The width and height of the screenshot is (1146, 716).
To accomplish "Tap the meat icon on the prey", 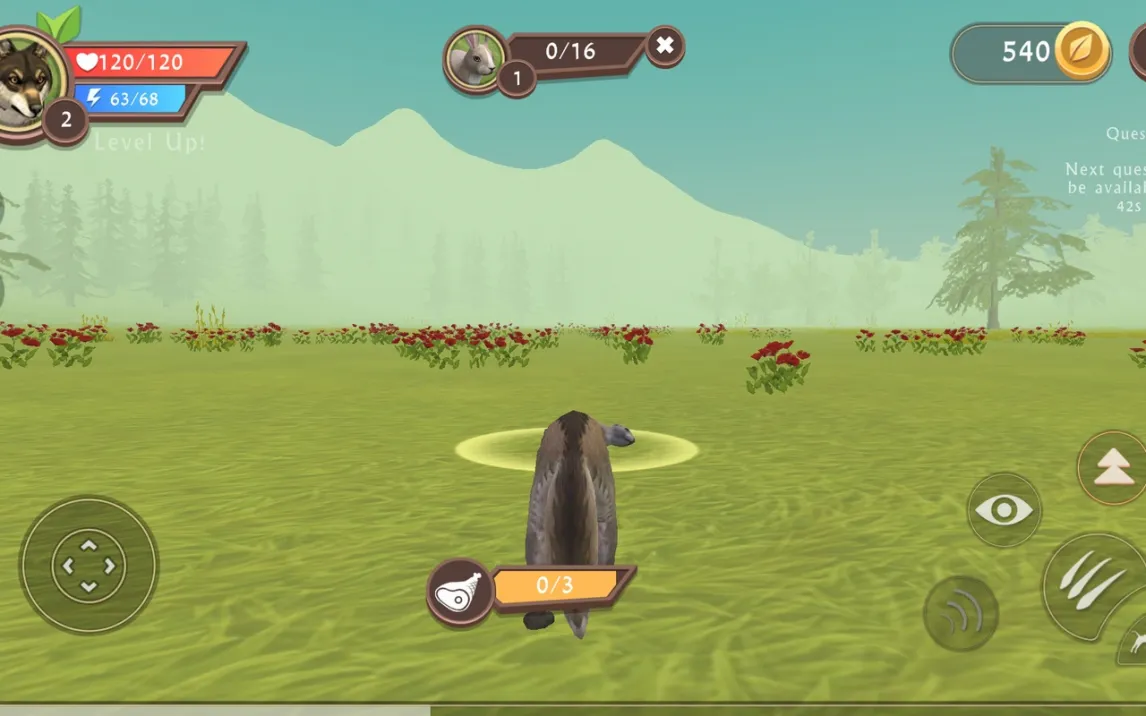I will coord(460,591).
